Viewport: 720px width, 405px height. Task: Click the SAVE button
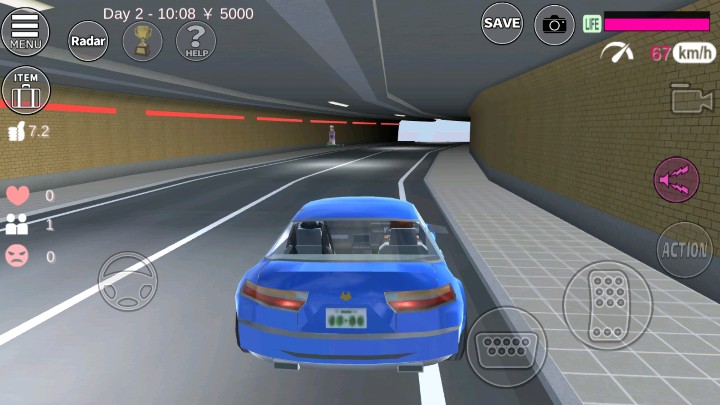coord(502,23)
